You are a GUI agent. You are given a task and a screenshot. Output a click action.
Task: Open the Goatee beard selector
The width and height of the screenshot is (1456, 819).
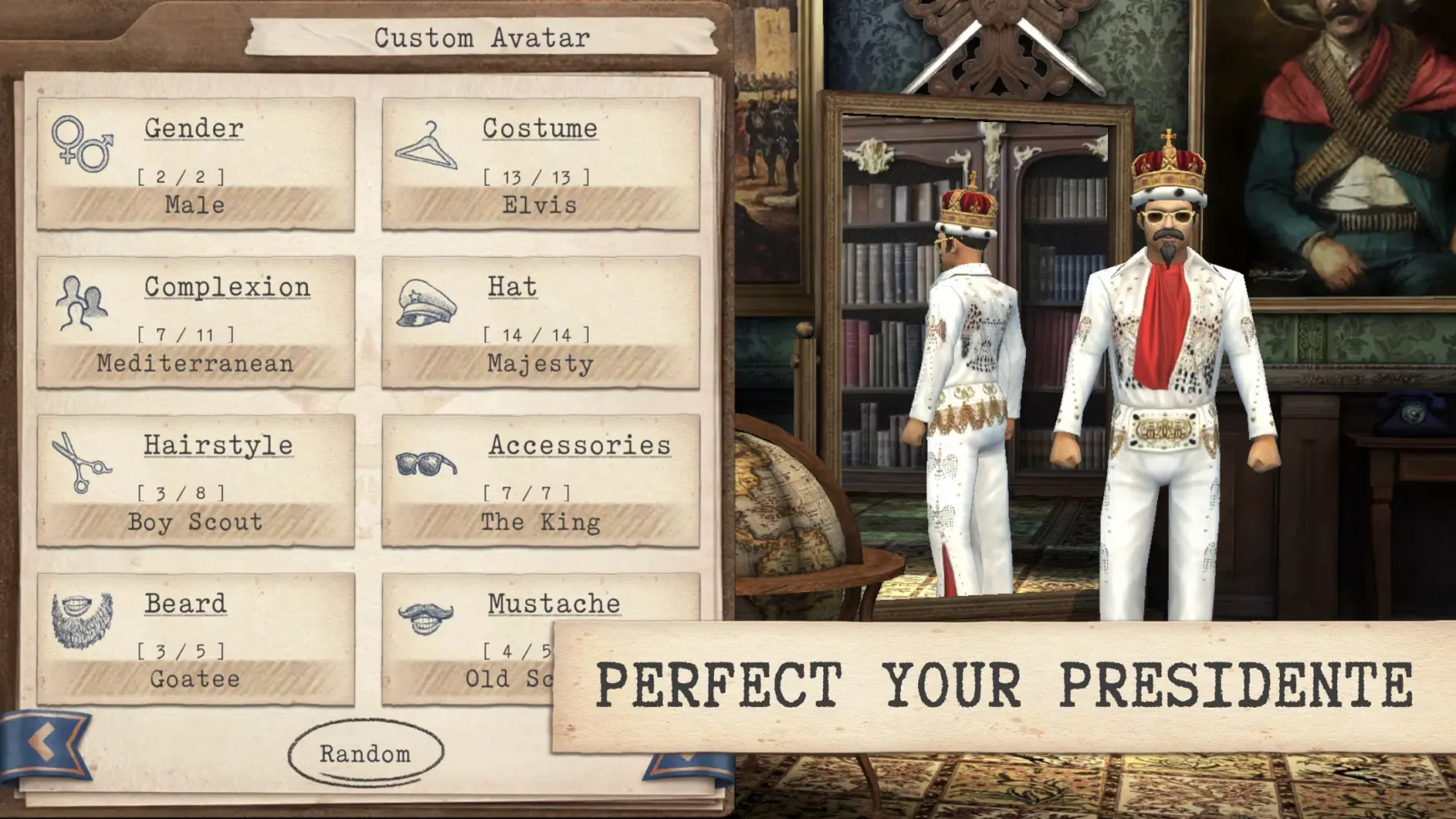click(x=194, y=678)
